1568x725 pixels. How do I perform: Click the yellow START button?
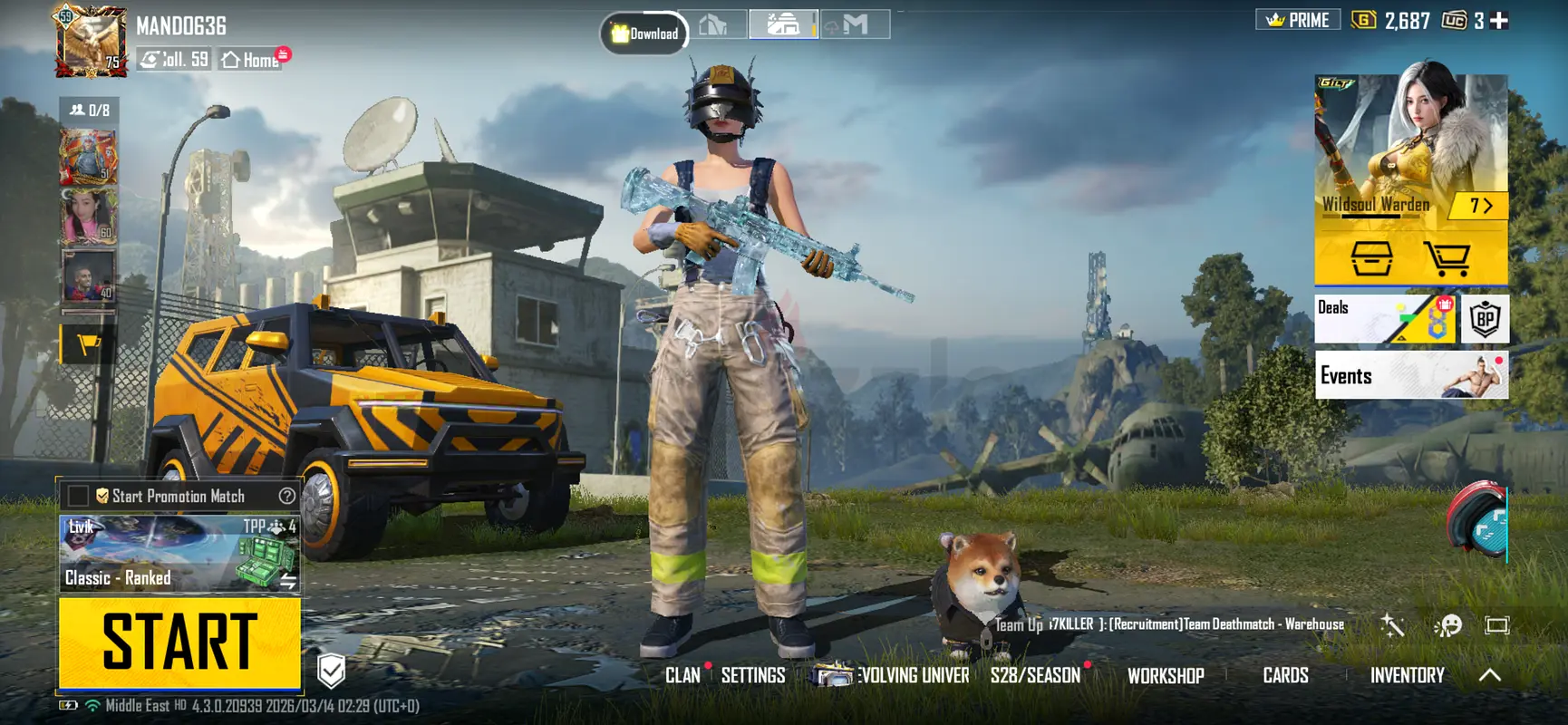point(179,643)
